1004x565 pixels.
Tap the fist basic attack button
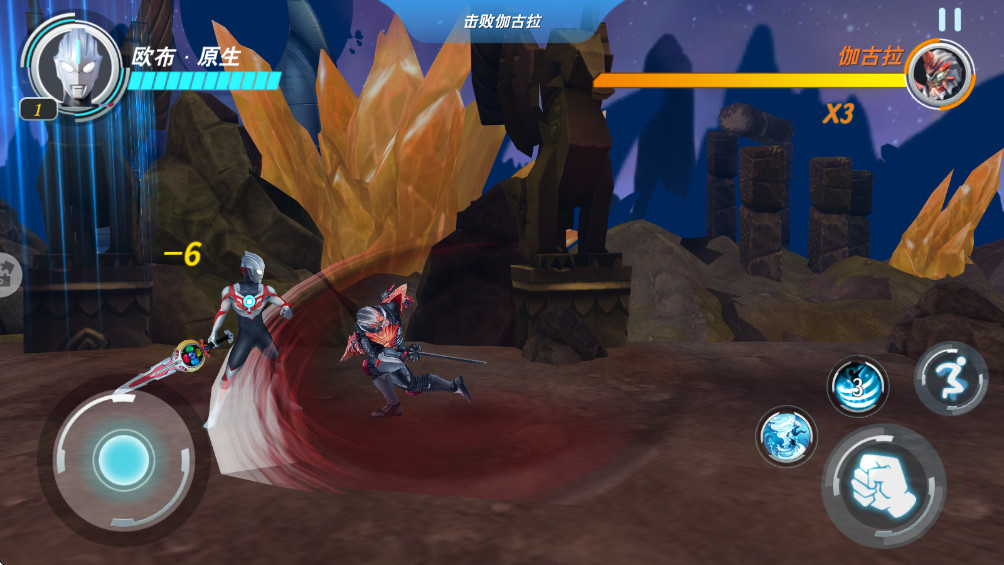coord(882,485)
